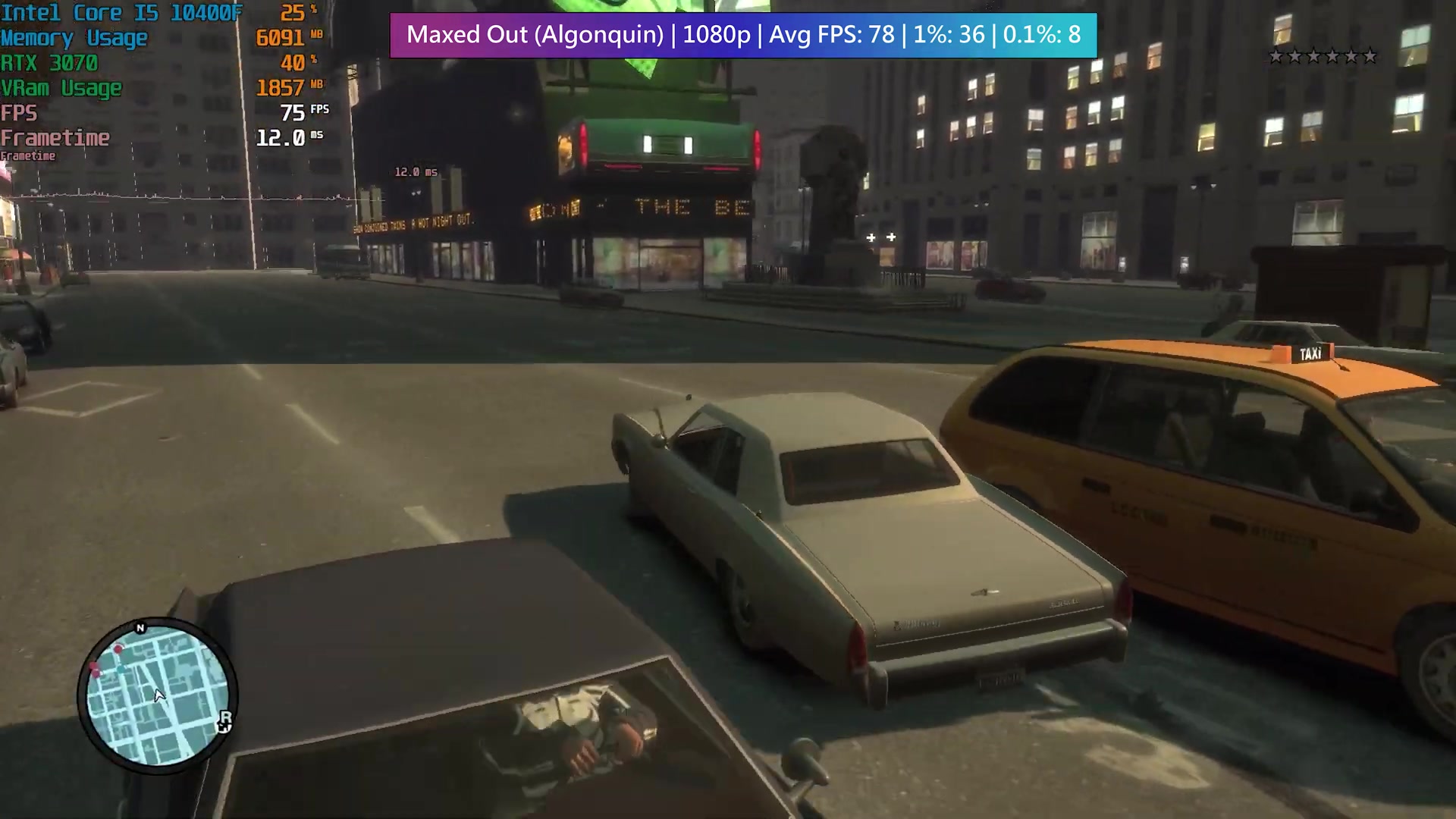Click the leftmost wanted-level star
This screenshot has width=1456, height=819.
pos(1275,56)
